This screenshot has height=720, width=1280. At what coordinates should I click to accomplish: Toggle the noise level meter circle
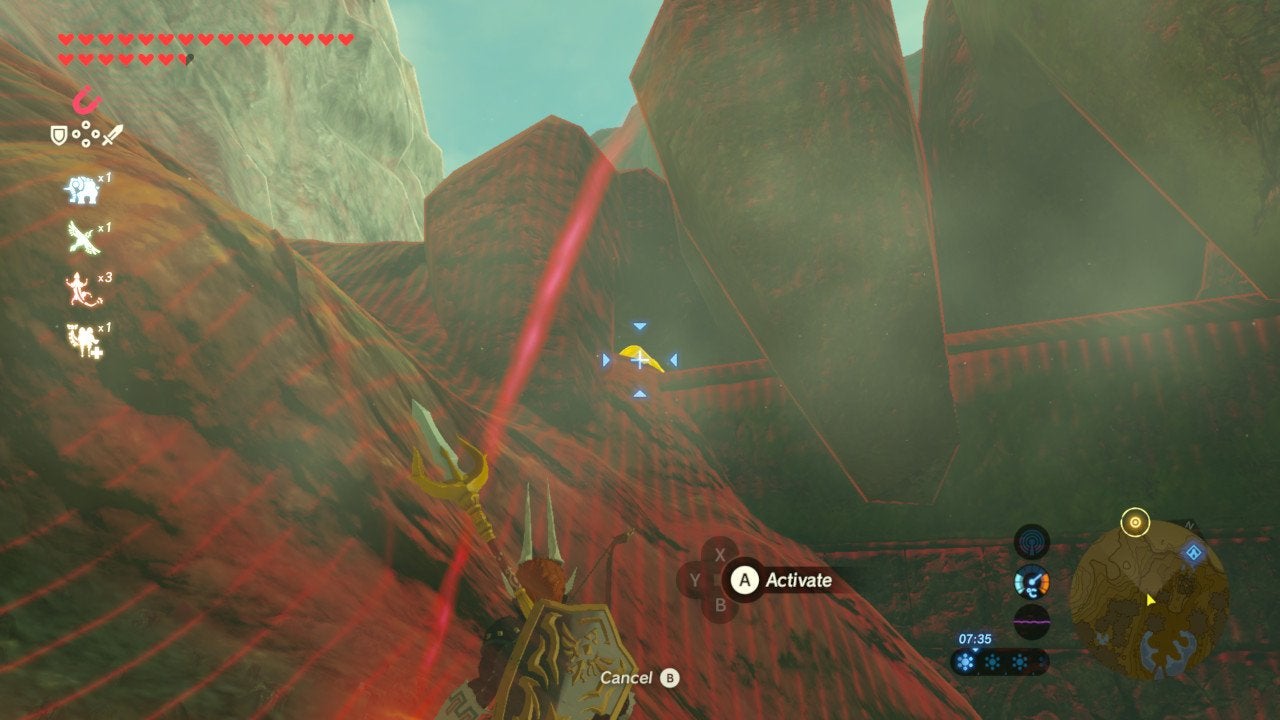tap(1031, 621)
